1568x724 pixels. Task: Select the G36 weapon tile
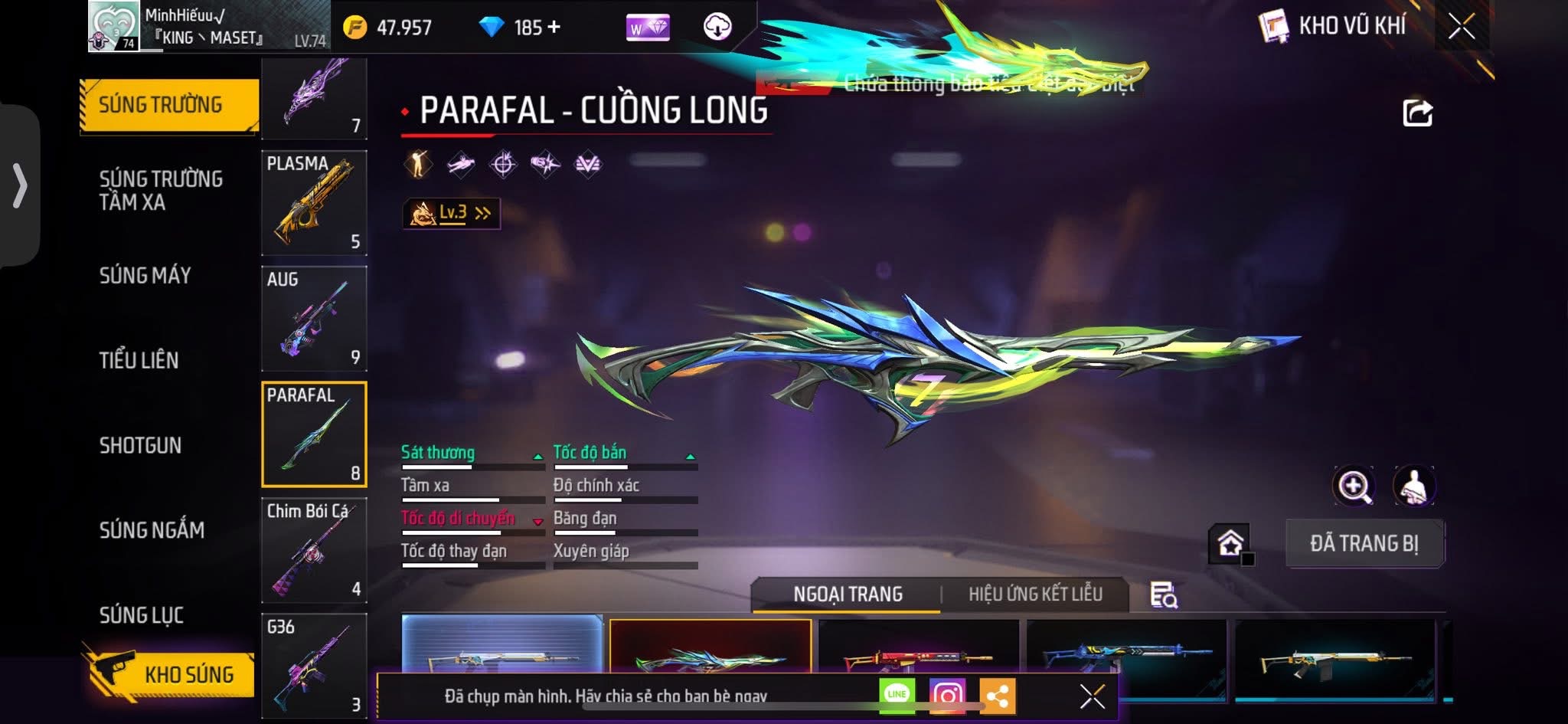(314, 665)
